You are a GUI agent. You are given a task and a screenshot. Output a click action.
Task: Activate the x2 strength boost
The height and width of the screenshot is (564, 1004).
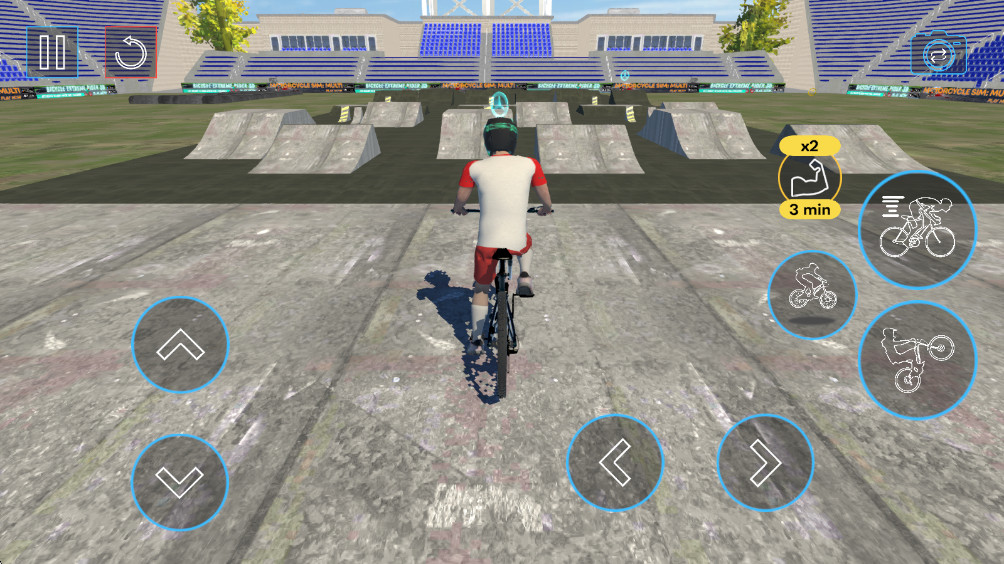pyautogui.click(x=809, y=178)
